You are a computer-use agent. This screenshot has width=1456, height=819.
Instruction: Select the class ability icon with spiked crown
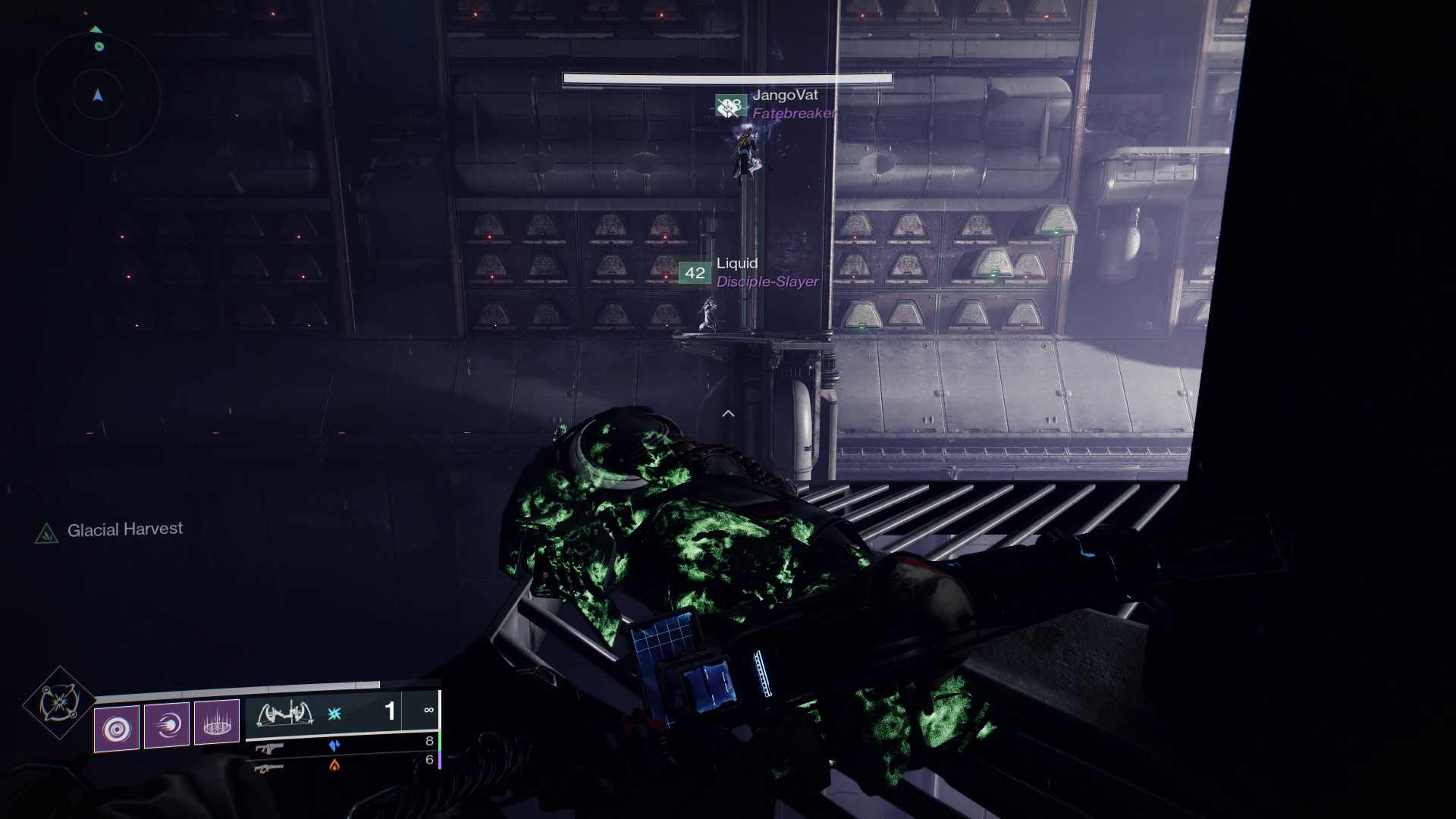coord(217,723)
